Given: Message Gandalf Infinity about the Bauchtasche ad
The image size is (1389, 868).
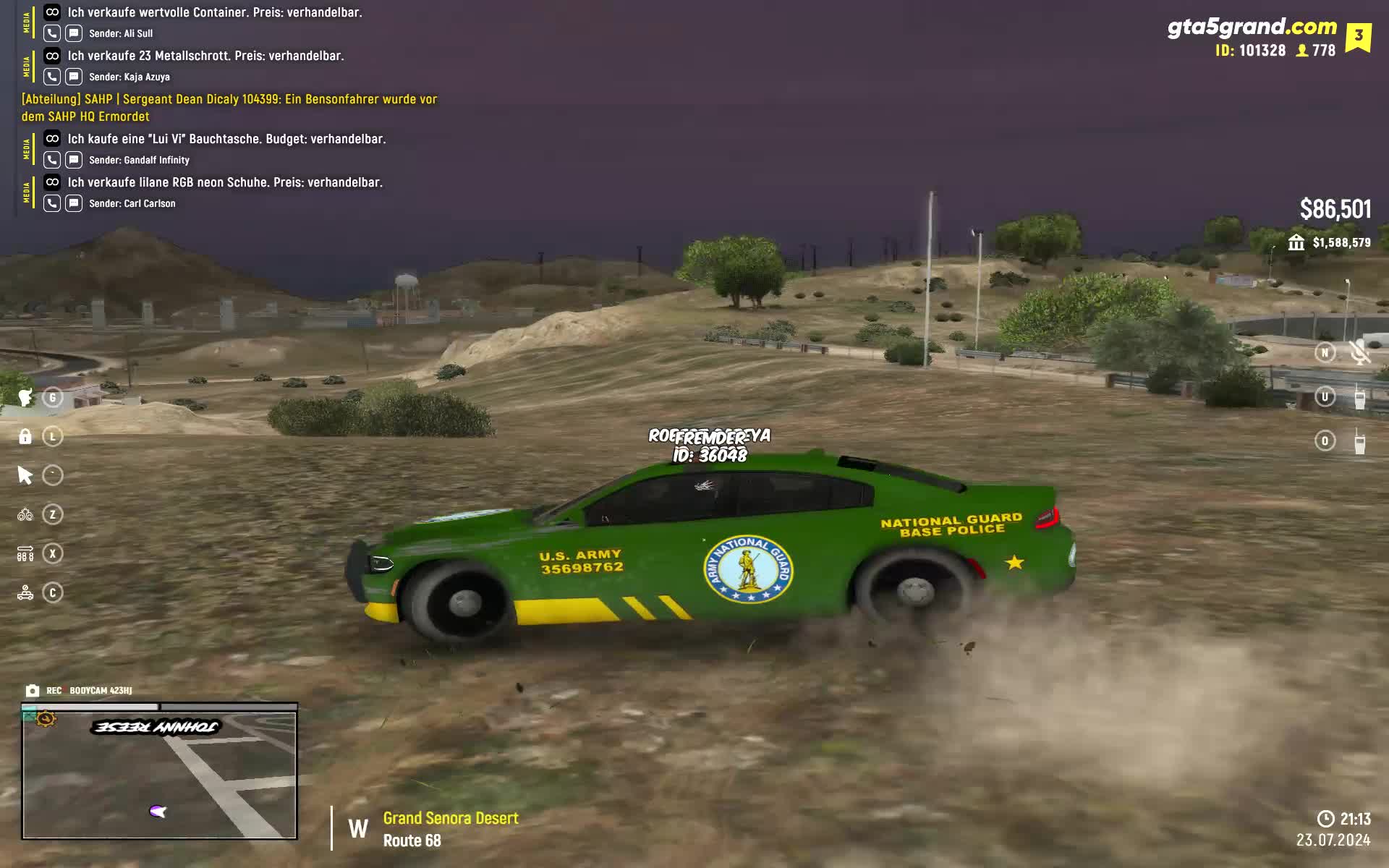Looking at the screenshot, I should (74, 160).
